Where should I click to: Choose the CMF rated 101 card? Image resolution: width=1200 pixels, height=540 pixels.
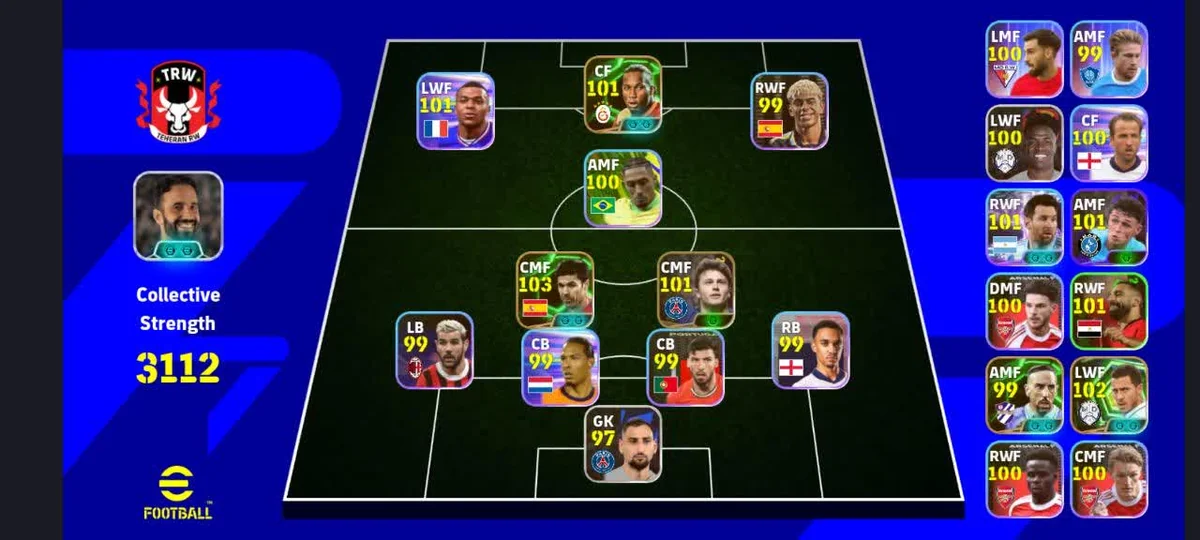click(x=696, y=290)
